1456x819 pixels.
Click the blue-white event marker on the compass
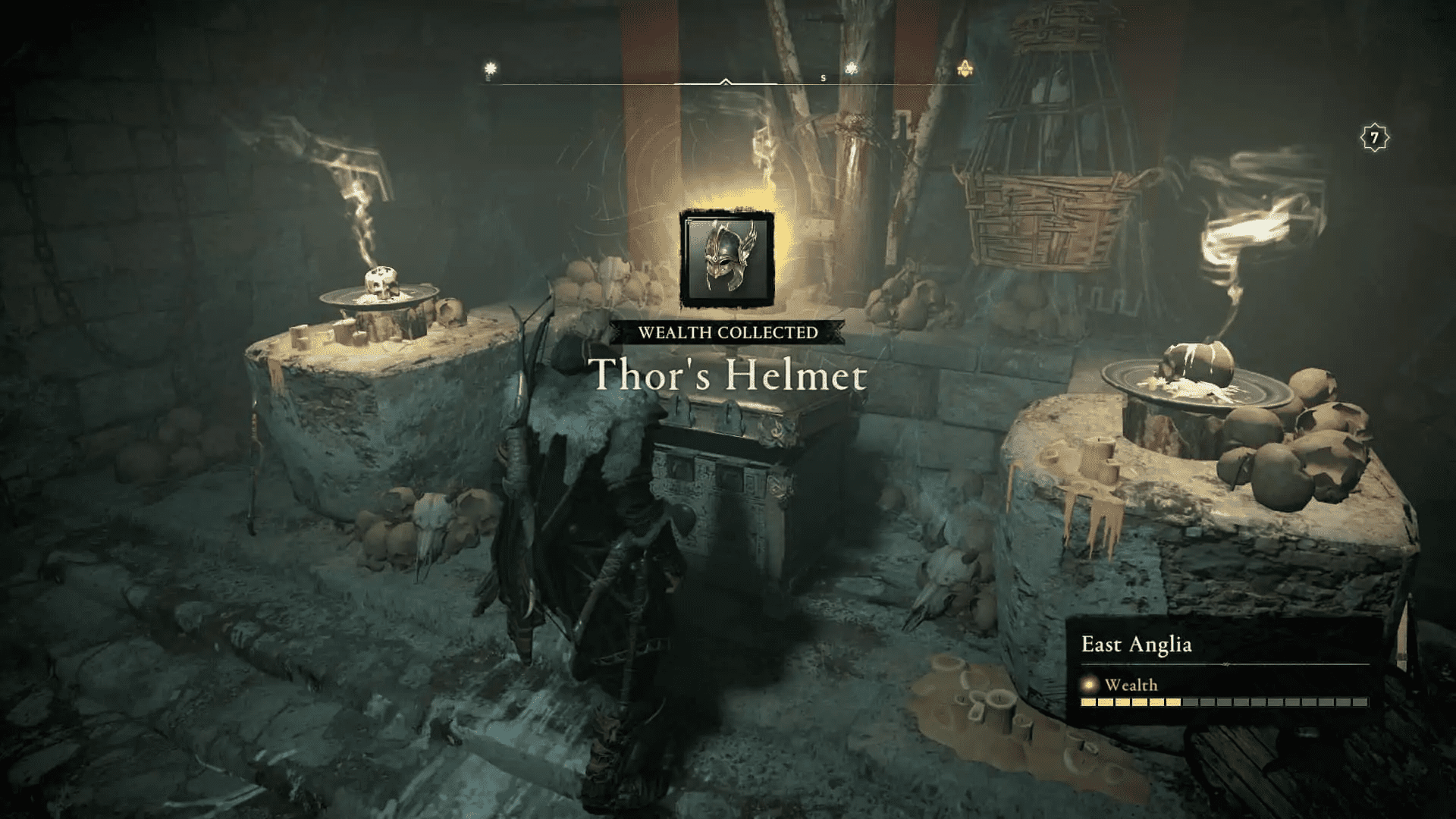852,67
